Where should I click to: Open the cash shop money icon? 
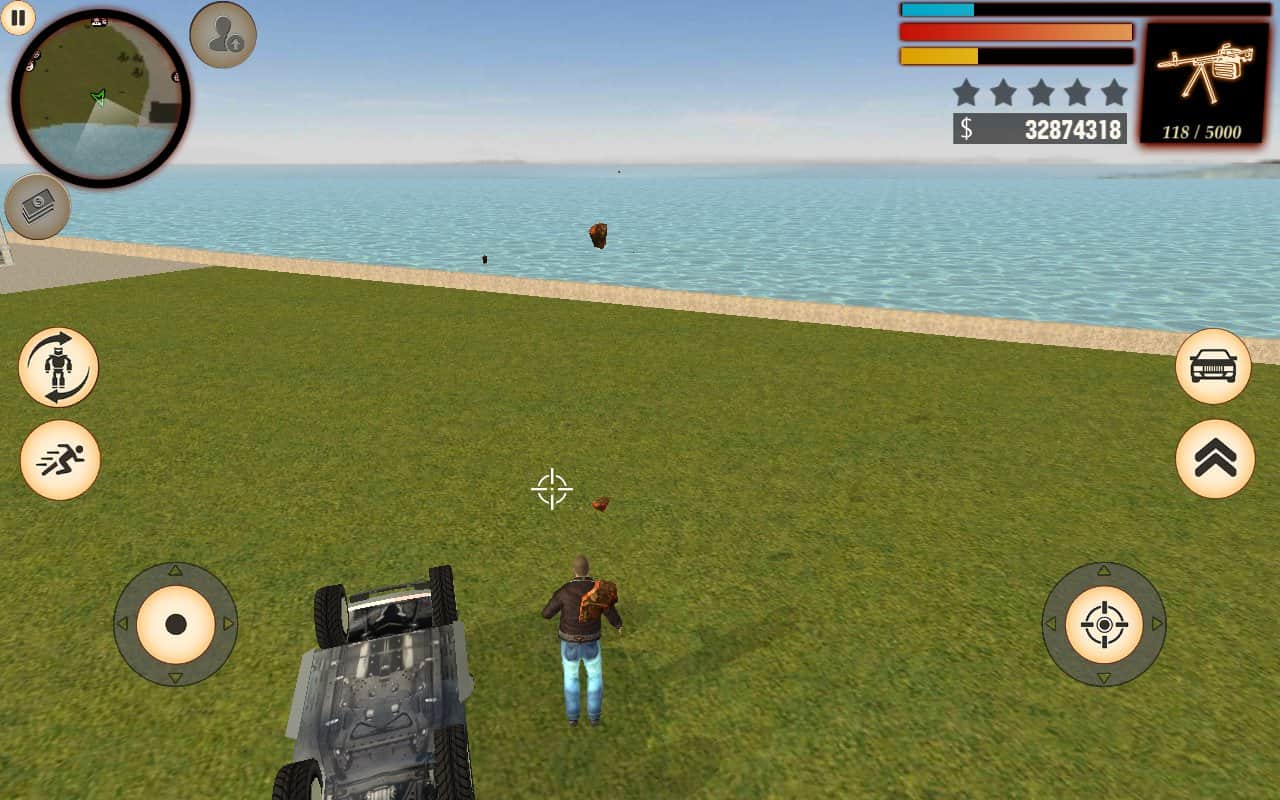pos(38,207)
